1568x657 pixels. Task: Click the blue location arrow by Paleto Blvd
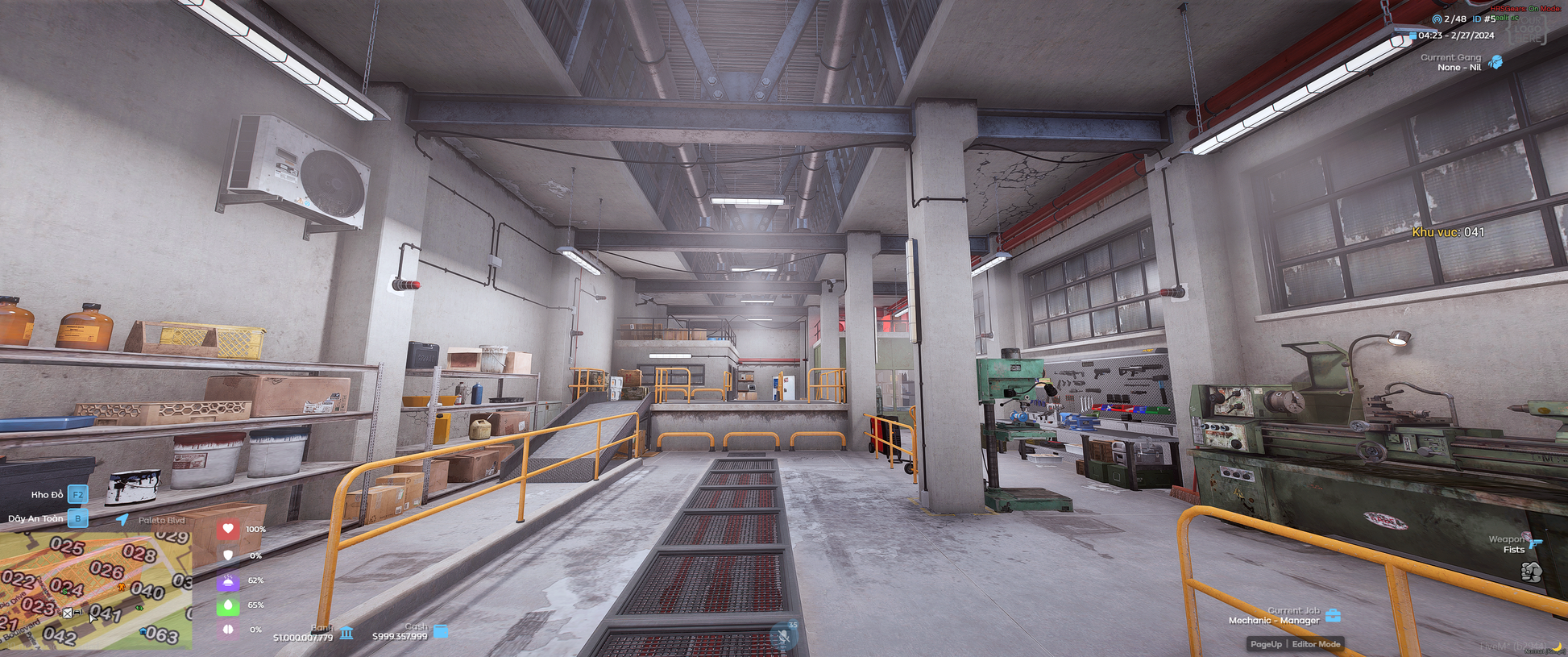pos(122,520)
